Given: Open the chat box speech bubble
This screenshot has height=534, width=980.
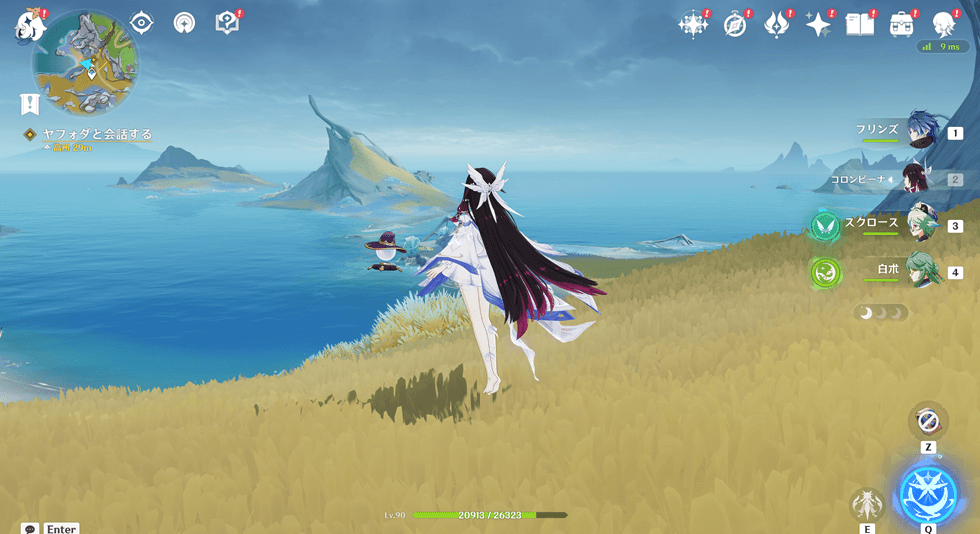Looking at the screenshot, I should pyautogui.click(x=29, y=528).
